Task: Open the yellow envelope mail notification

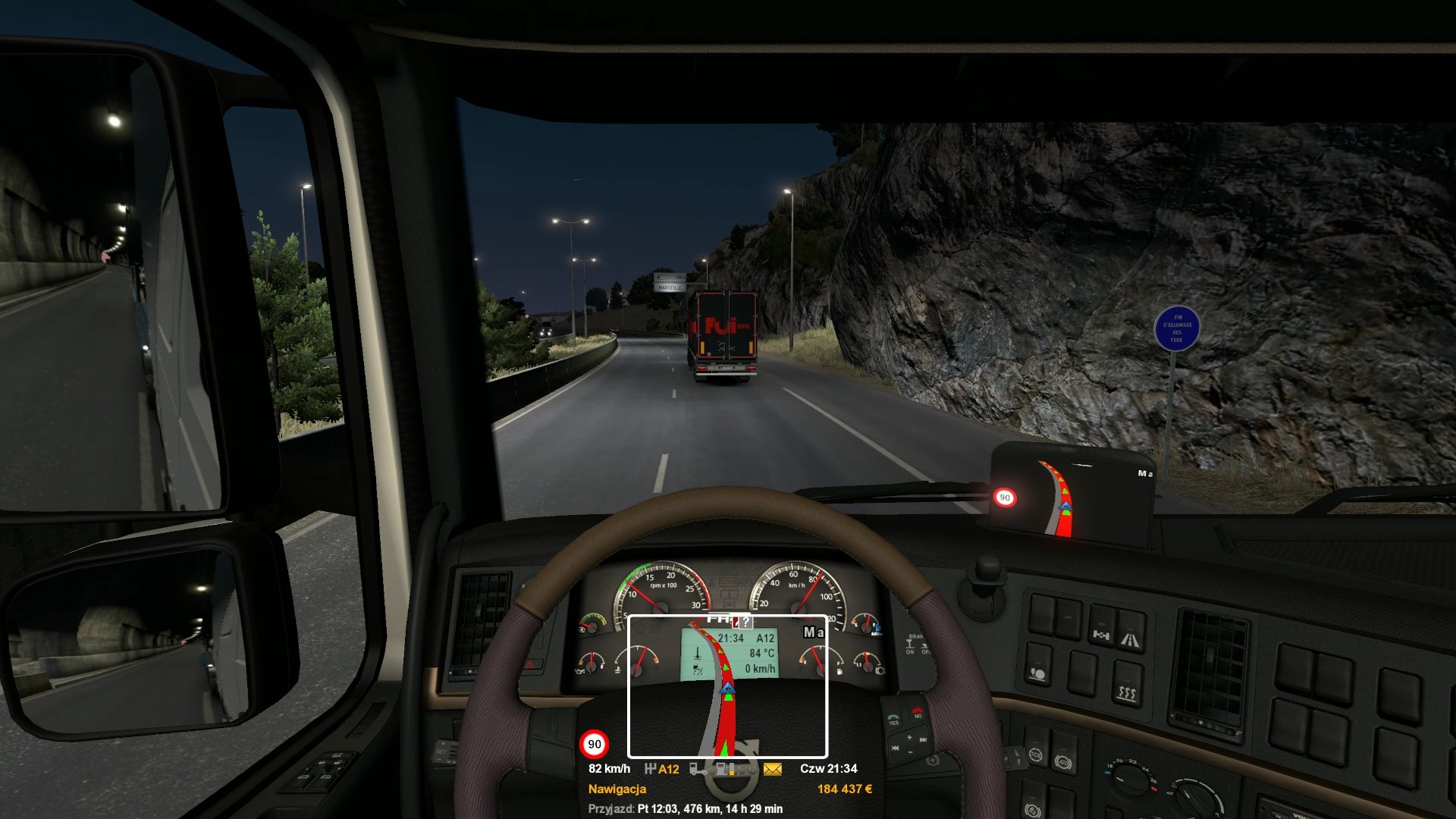Action: pos(772,769)
